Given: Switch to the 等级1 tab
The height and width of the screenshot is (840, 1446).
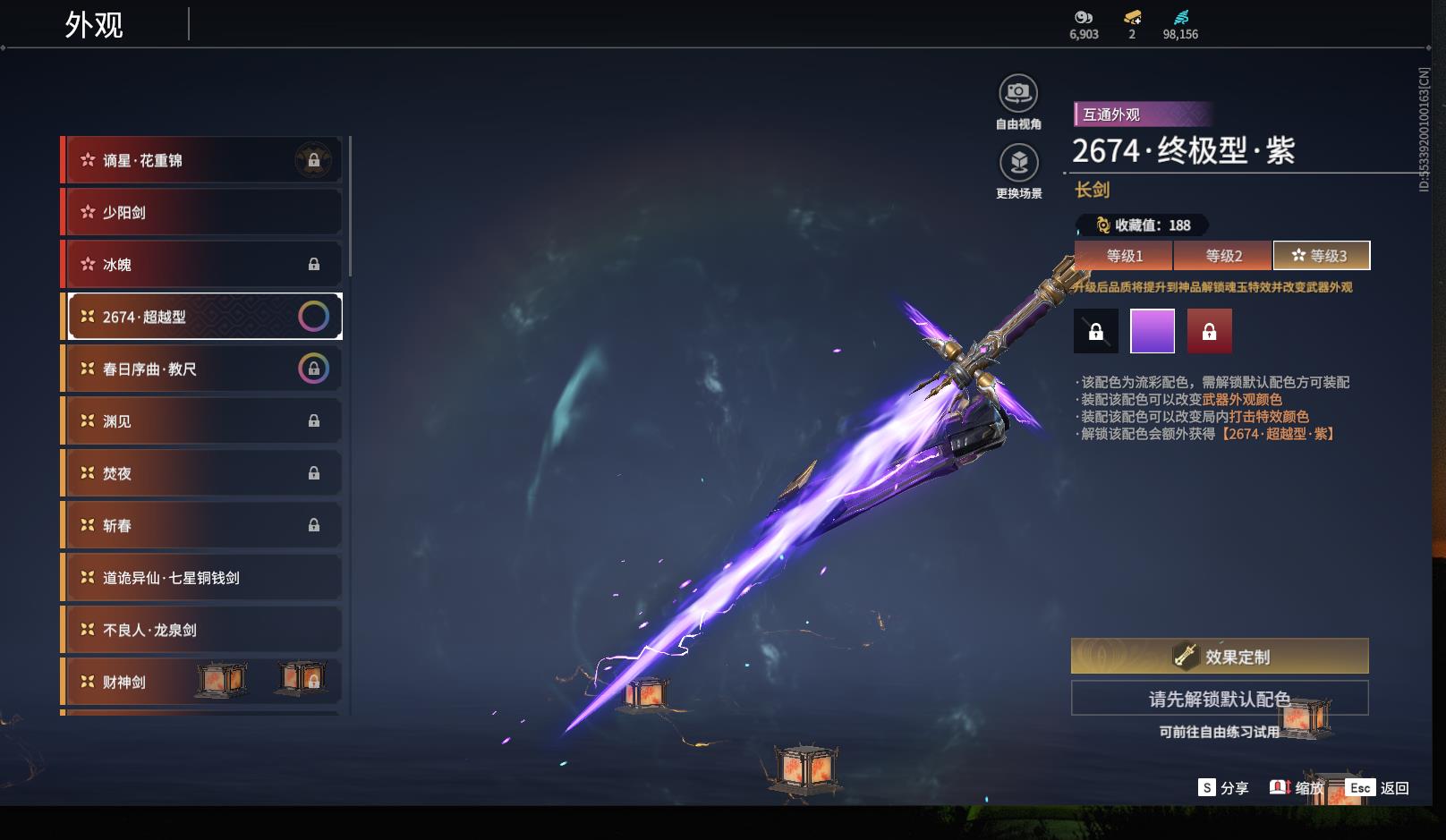Looking at the screenshot, I should pyautogui.click(x=1124, y=256).
